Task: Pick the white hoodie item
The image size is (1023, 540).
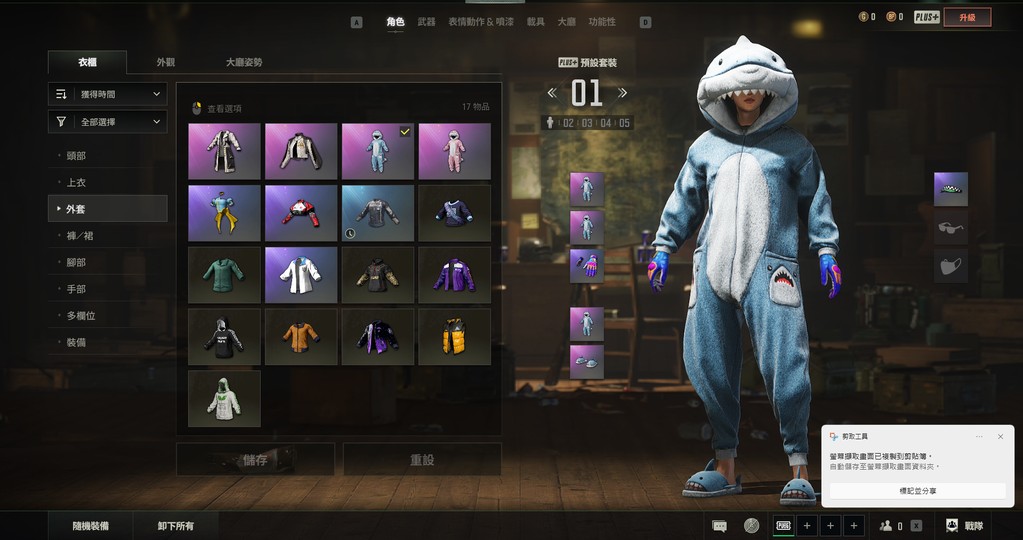Action: [x=224, y=398]
